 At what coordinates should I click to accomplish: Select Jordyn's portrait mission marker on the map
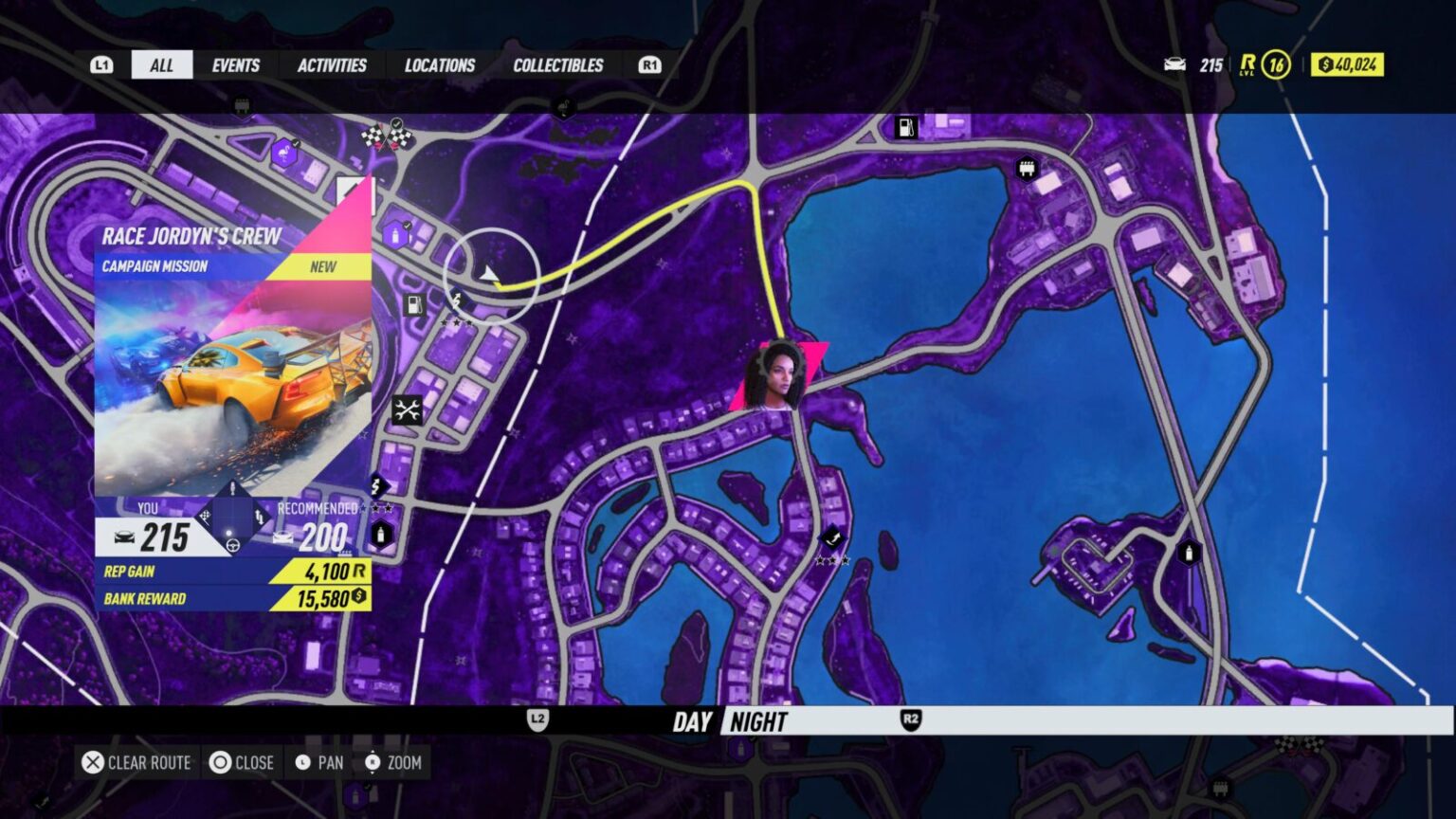pos(777,374)
